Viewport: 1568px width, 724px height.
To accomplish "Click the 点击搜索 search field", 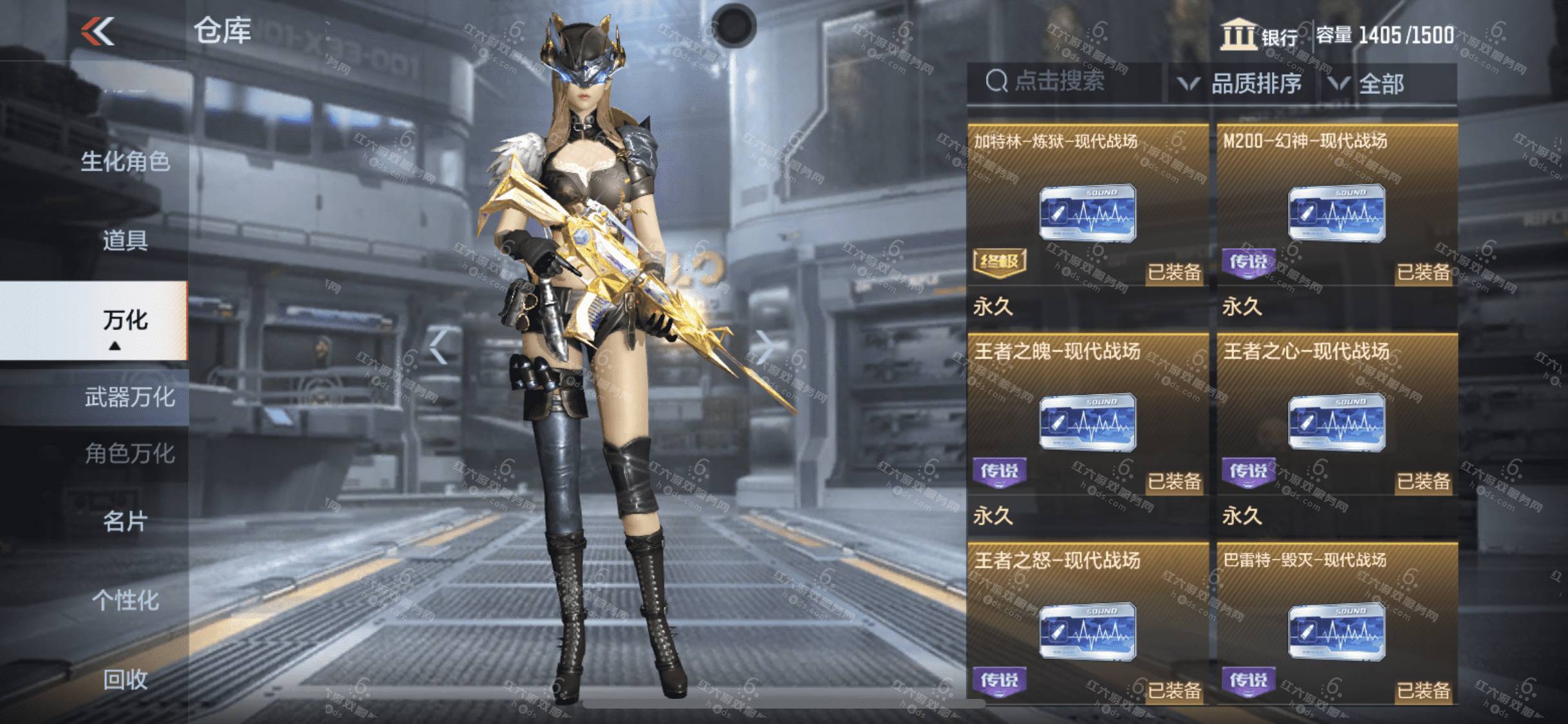I will [1062, 82].
